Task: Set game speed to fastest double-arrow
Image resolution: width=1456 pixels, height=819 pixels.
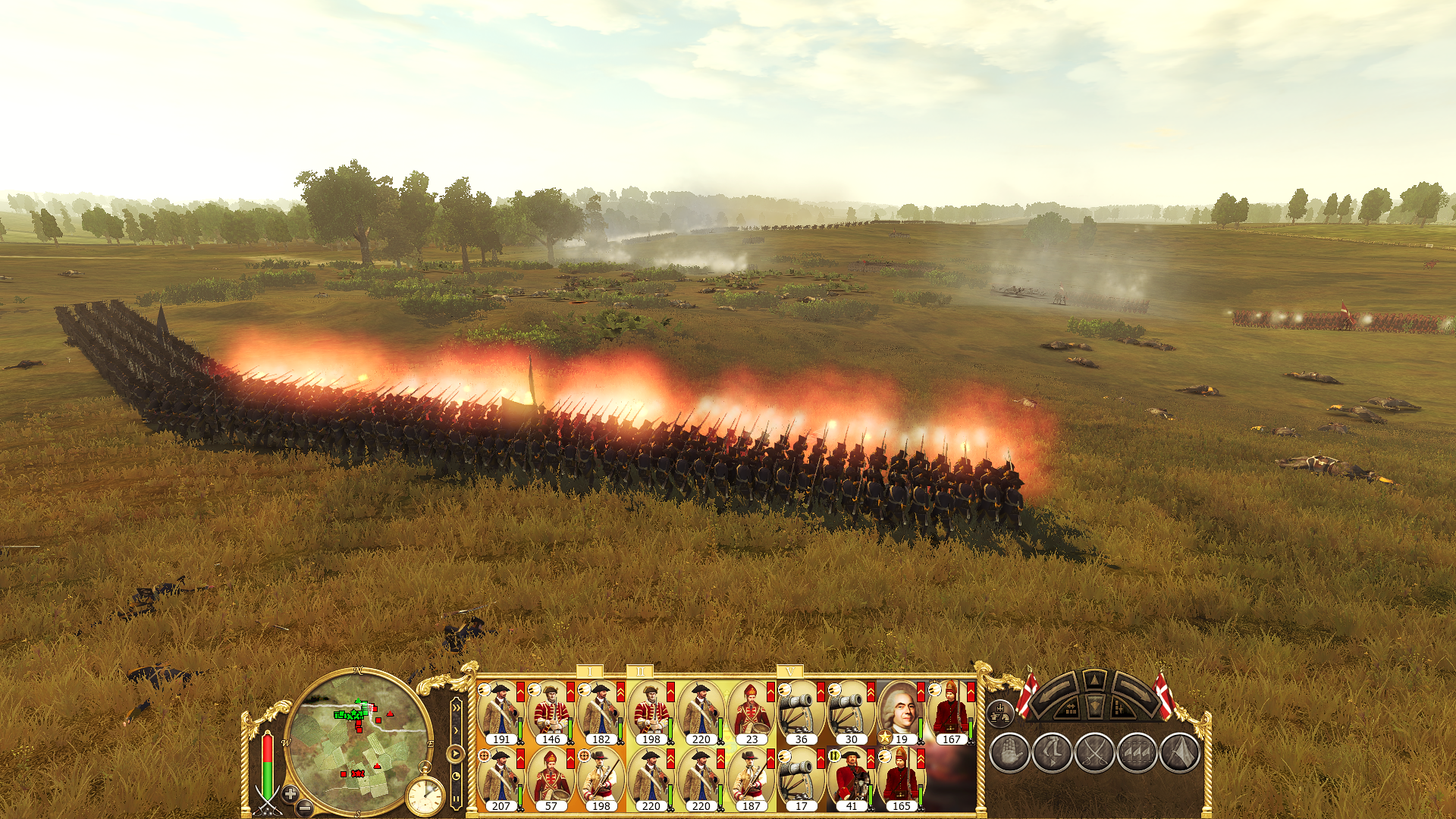Action: (456, 709)
